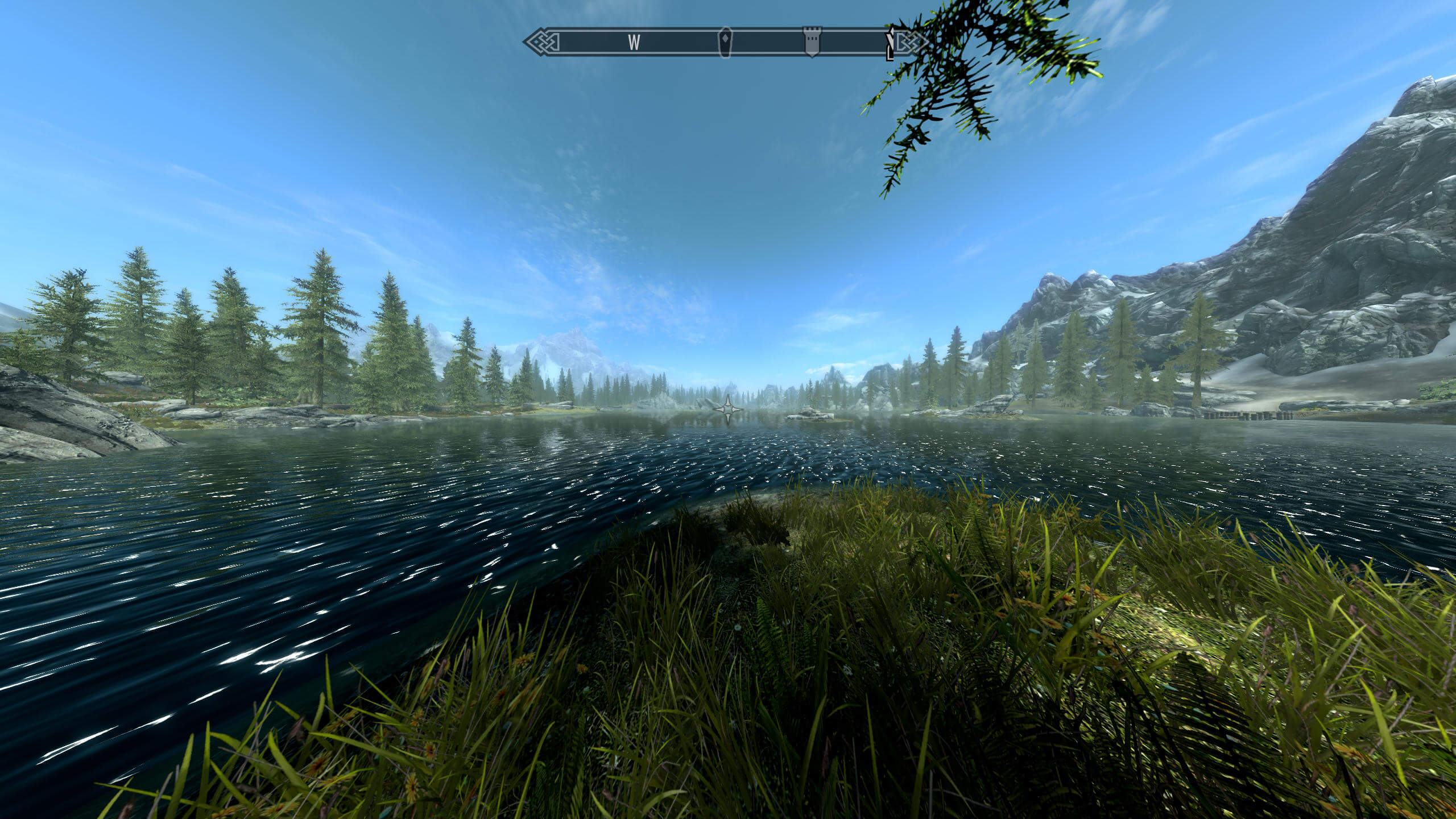1456x819 pixels.
Task: Select the standing stone marker on the compass
Action: point(725,42)
